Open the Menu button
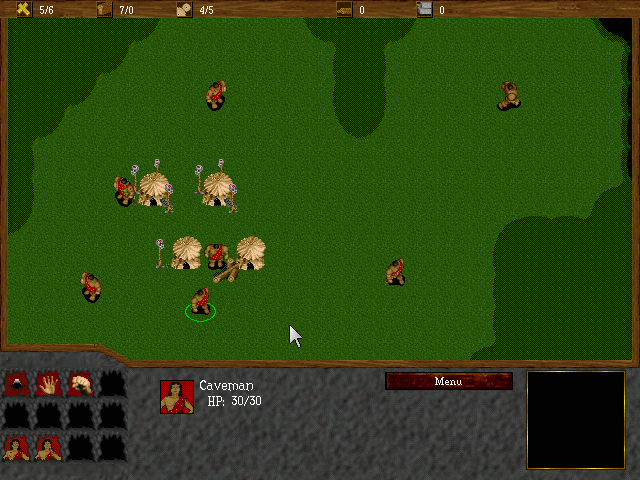640x480 pixels. pos(448,381)
